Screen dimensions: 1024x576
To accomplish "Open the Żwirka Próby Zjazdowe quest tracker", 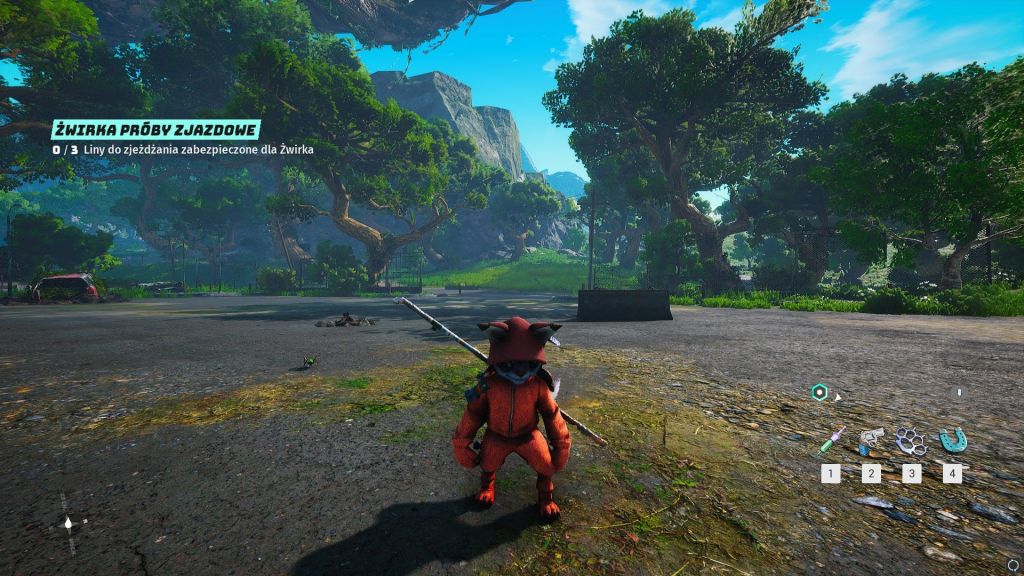I will [157, 130].
